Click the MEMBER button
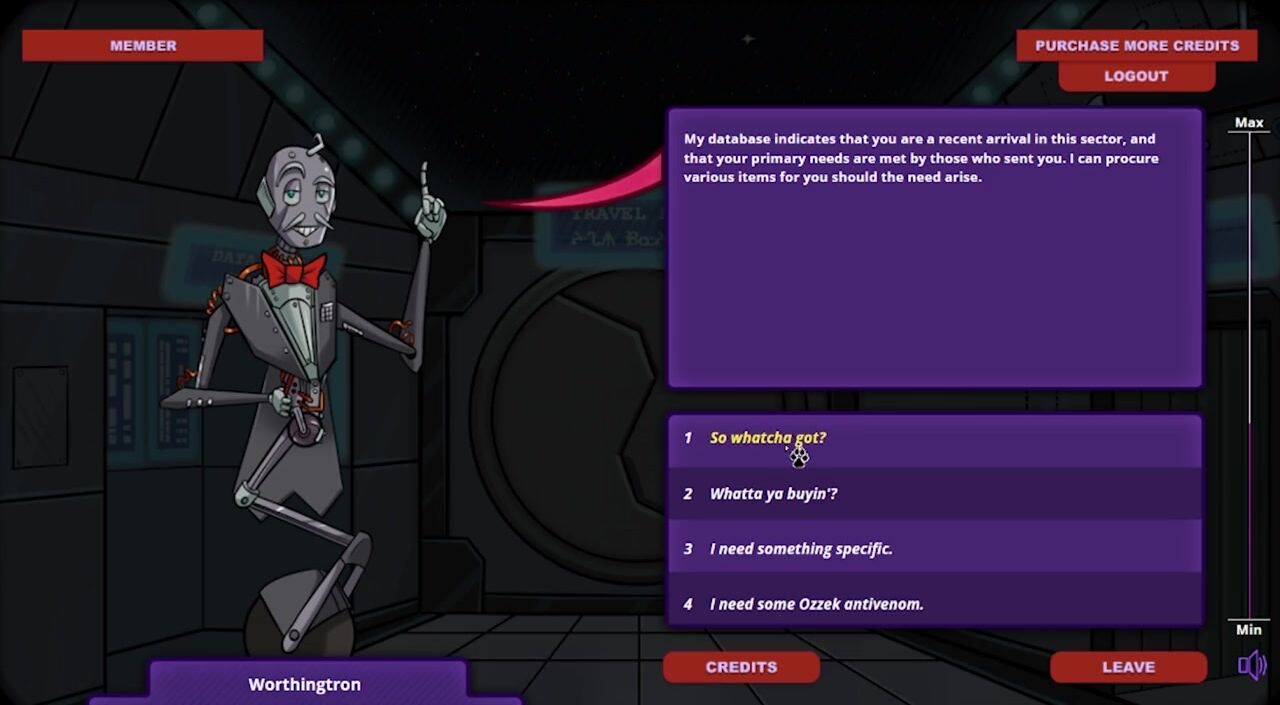 (143, 45)
